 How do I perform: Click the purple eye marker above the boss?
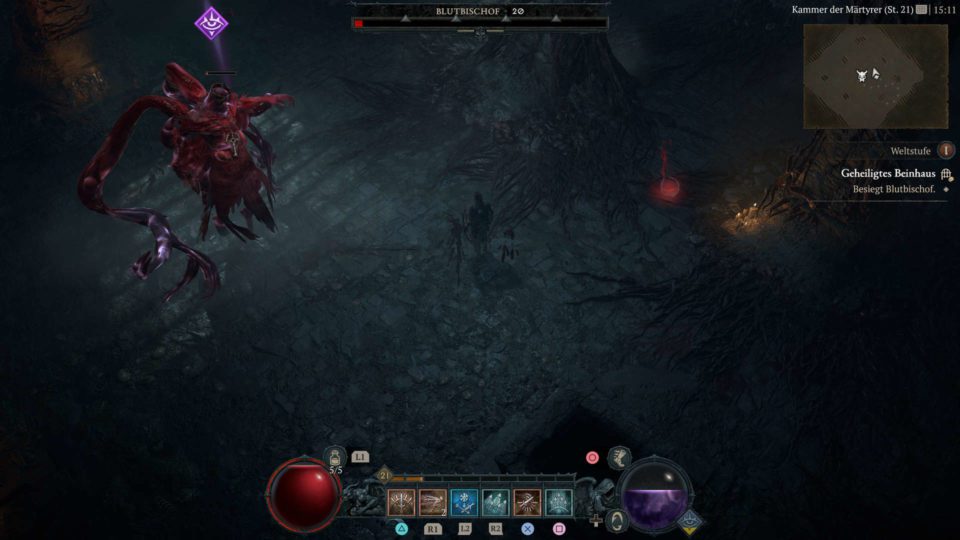coord(211,22)
